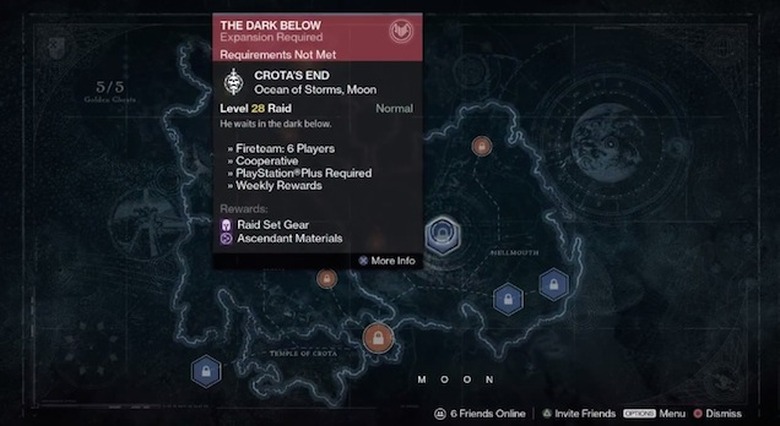This screenshot has width=780, height=426.
Task: Select the locked blue hexagon nearest Temple of Crota label
Action: point(206,372)
